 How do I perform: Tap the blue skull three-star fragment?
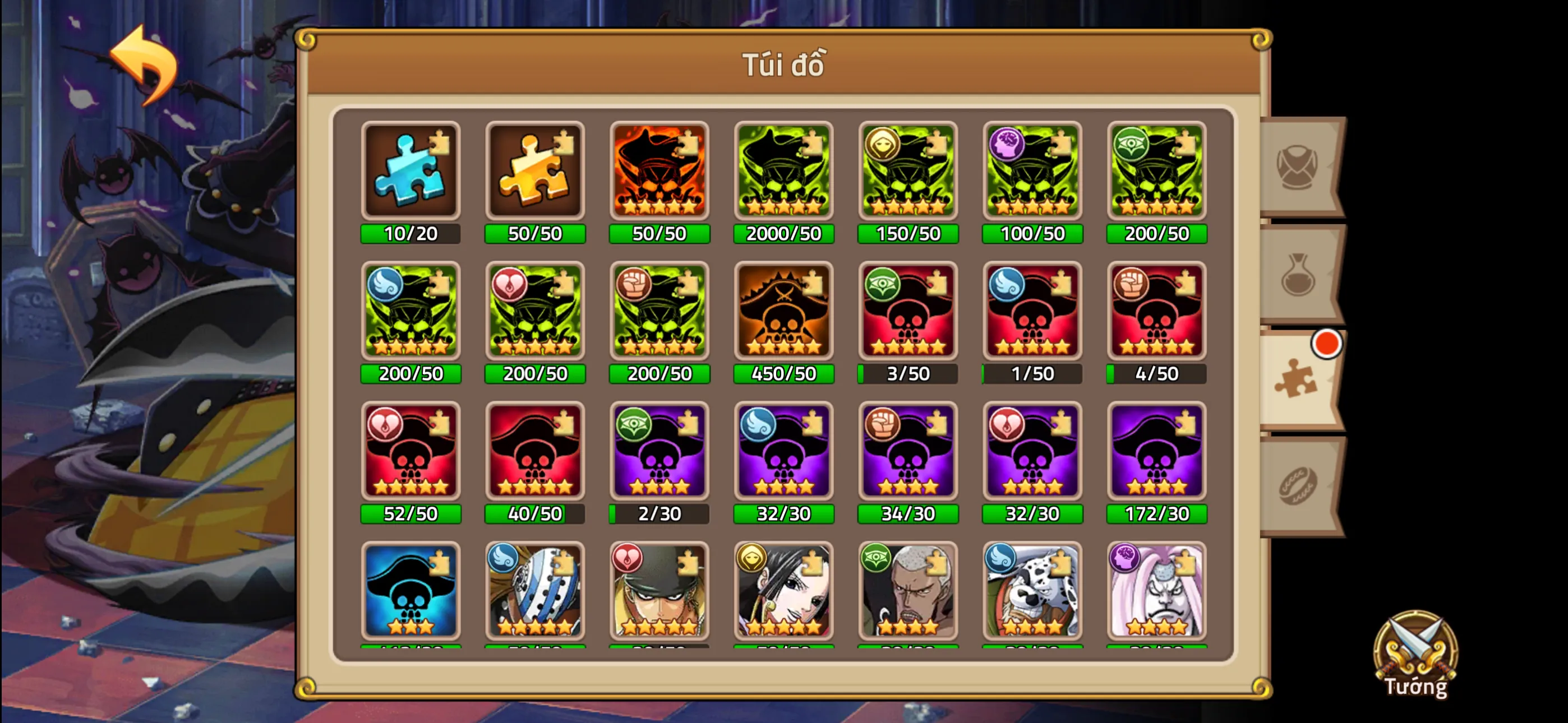point(411,590)
